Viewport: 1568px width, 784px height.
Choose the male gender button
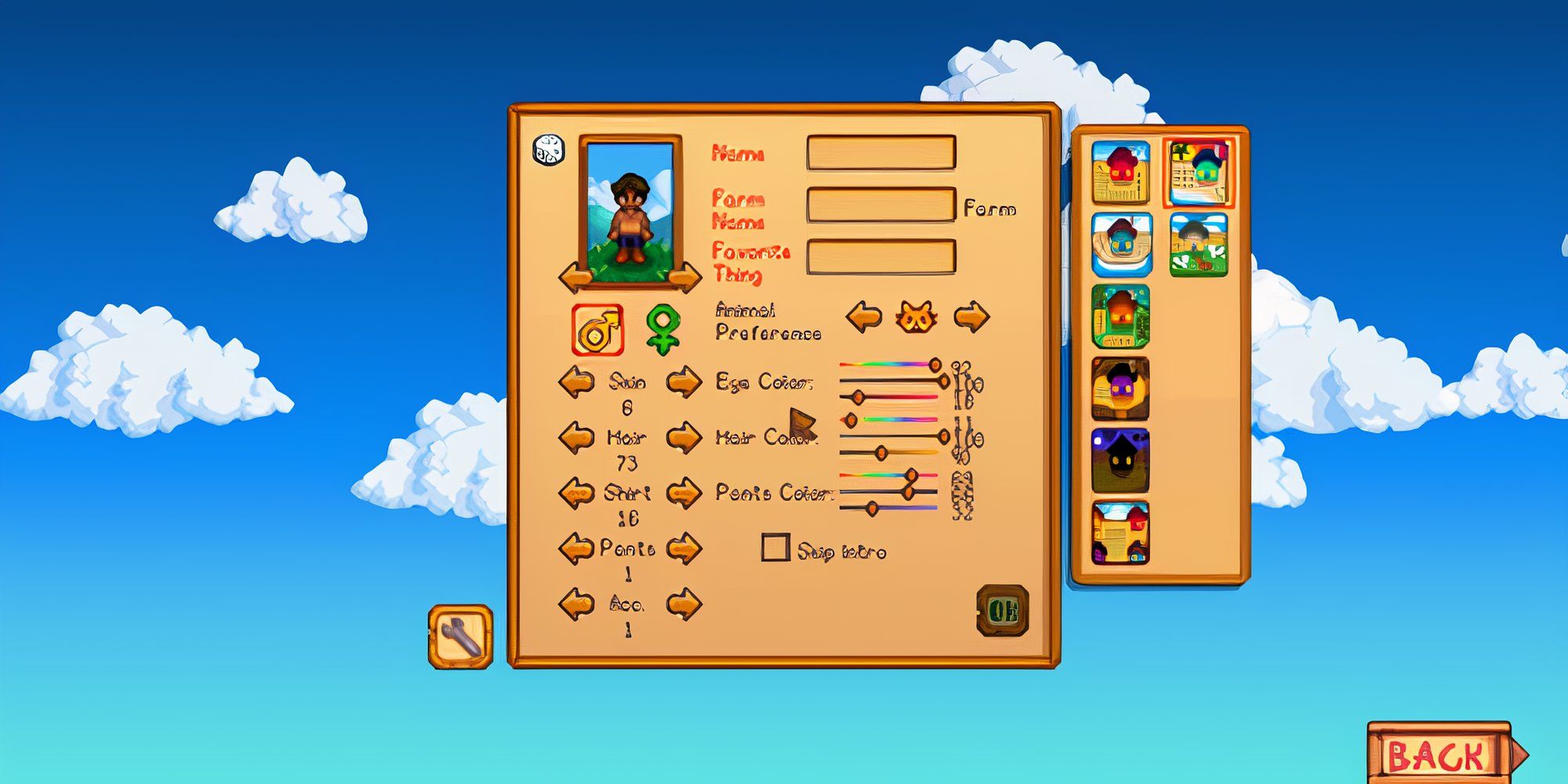click(597, 330)
